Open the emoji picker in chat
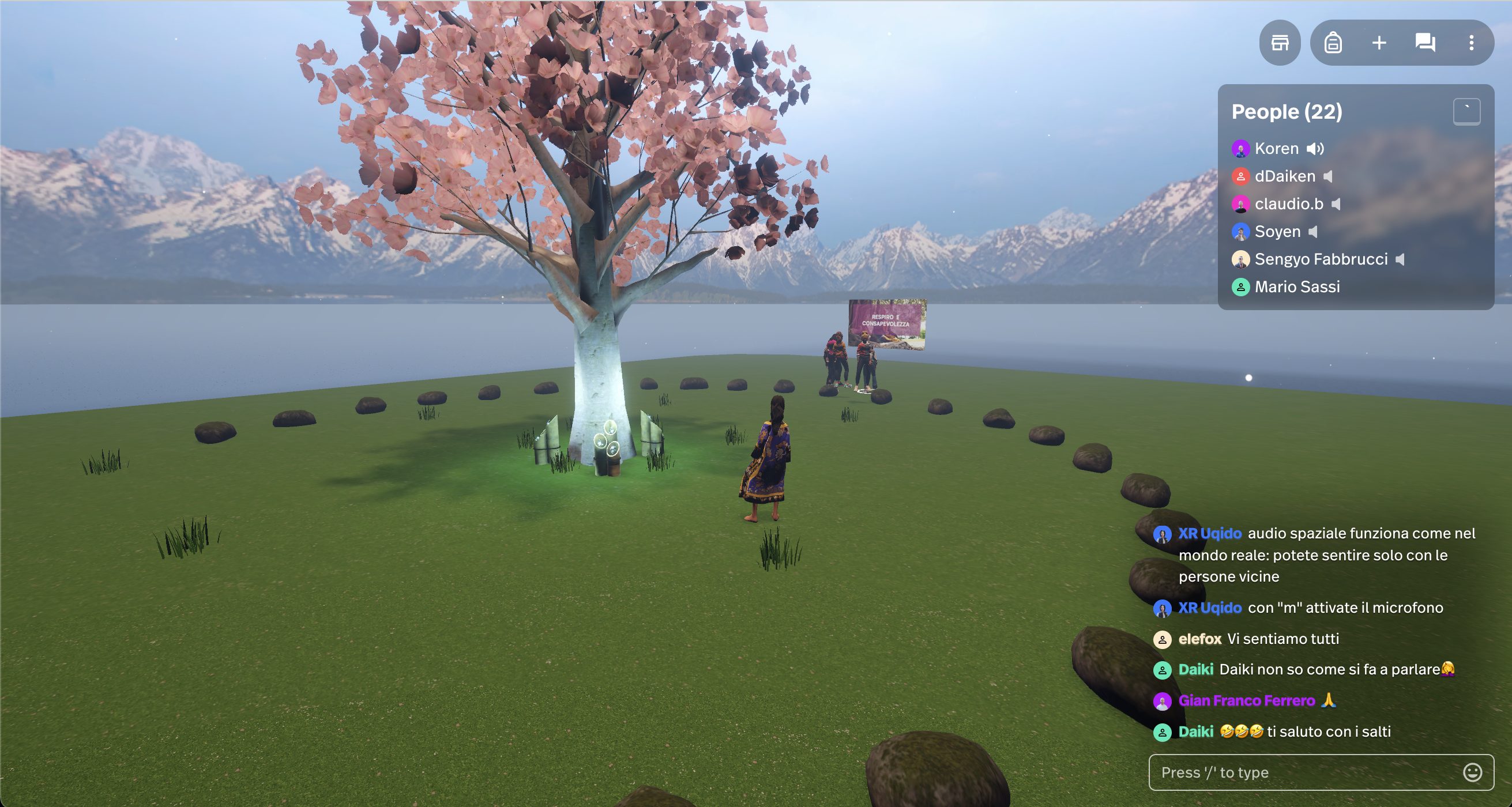1512x807 pixels. (x=1472, y=772)
